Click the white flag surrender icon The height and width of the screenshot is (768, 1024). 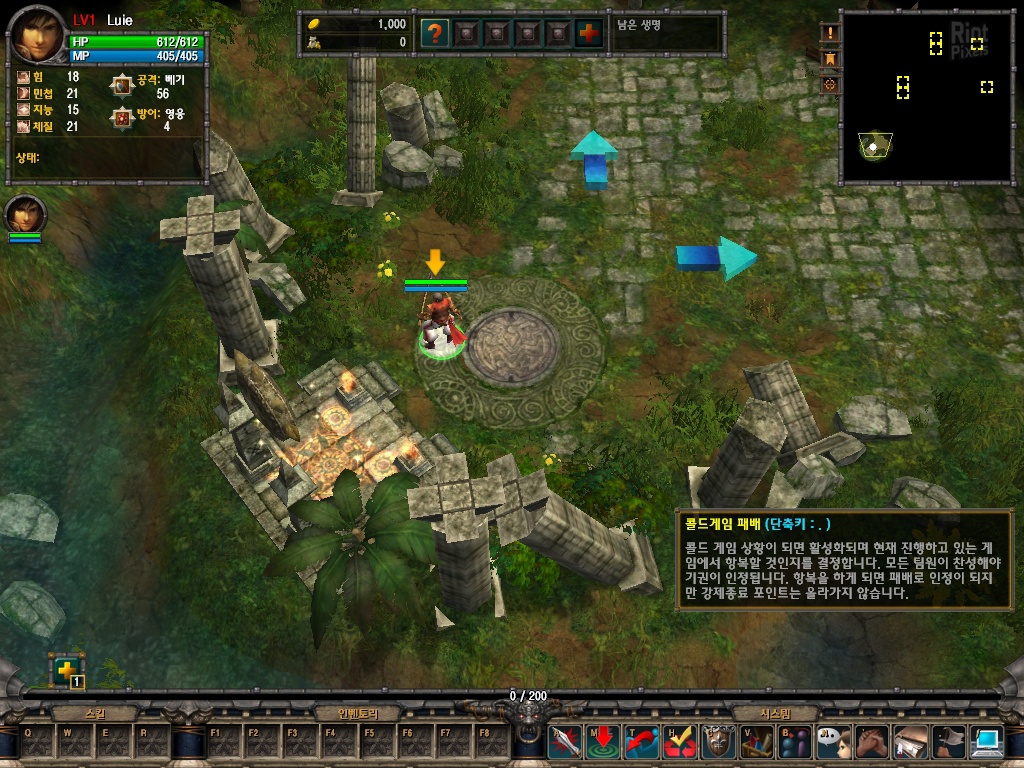click(949, 742)
